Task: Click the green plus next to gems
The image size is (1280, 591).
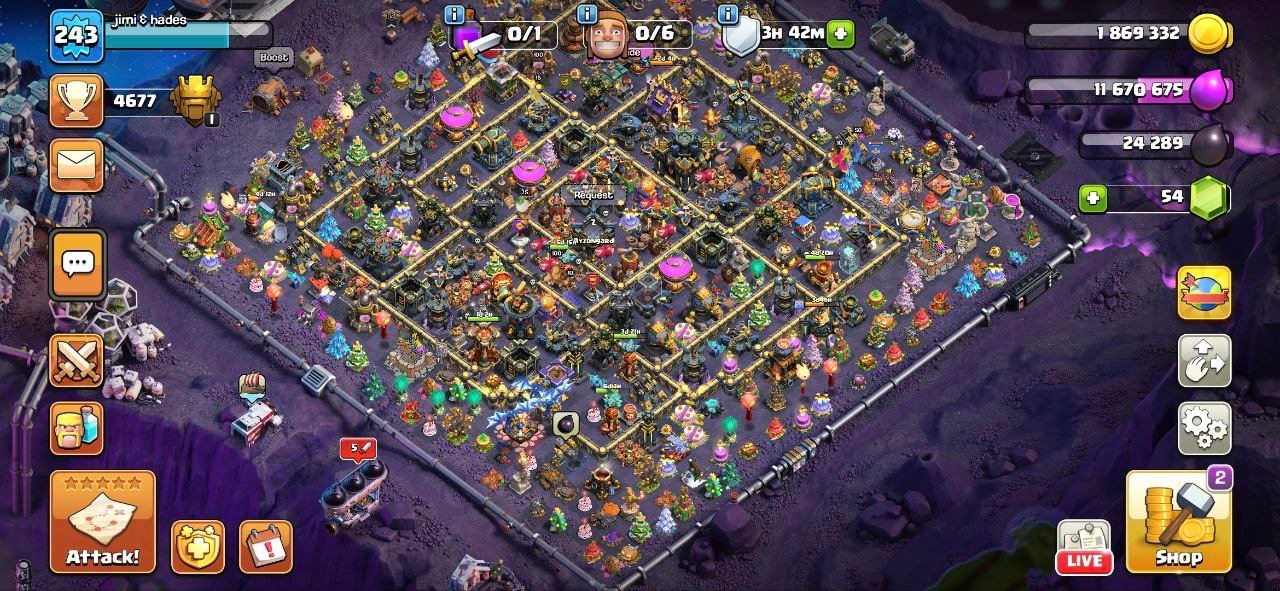Action: [1093, 198]
